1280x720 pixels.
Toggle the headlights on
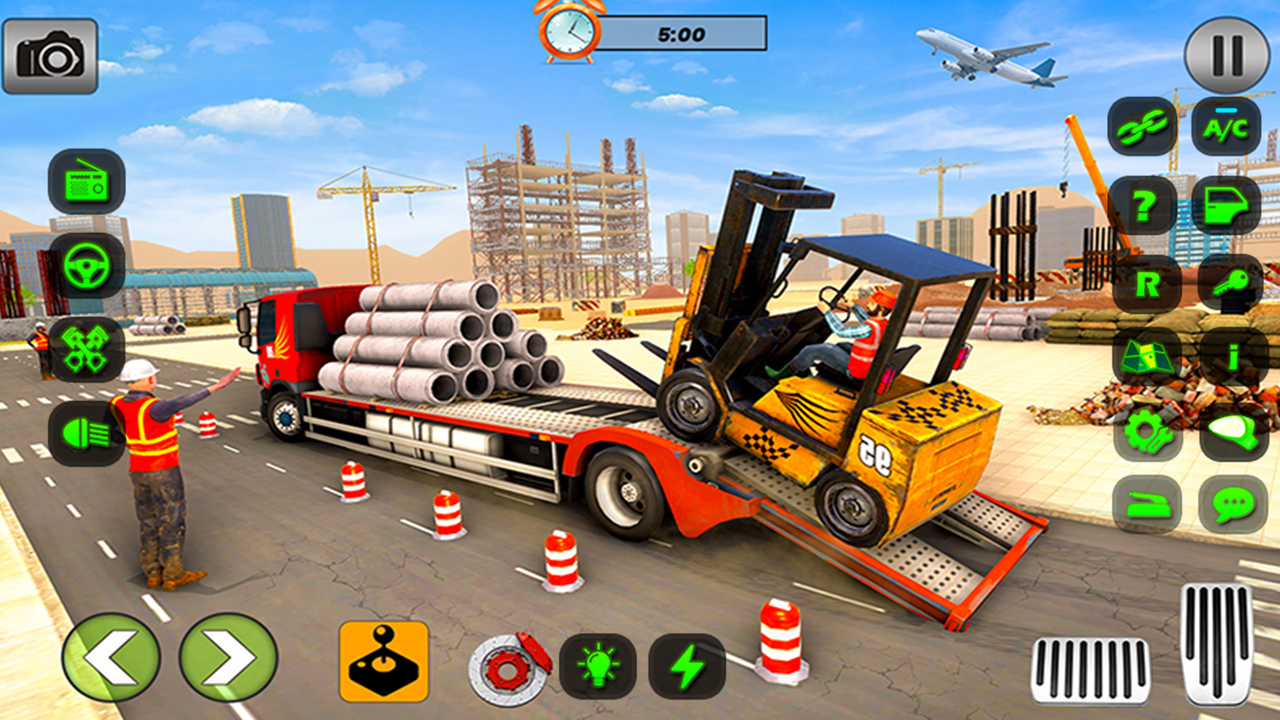(x=85, y=434)
